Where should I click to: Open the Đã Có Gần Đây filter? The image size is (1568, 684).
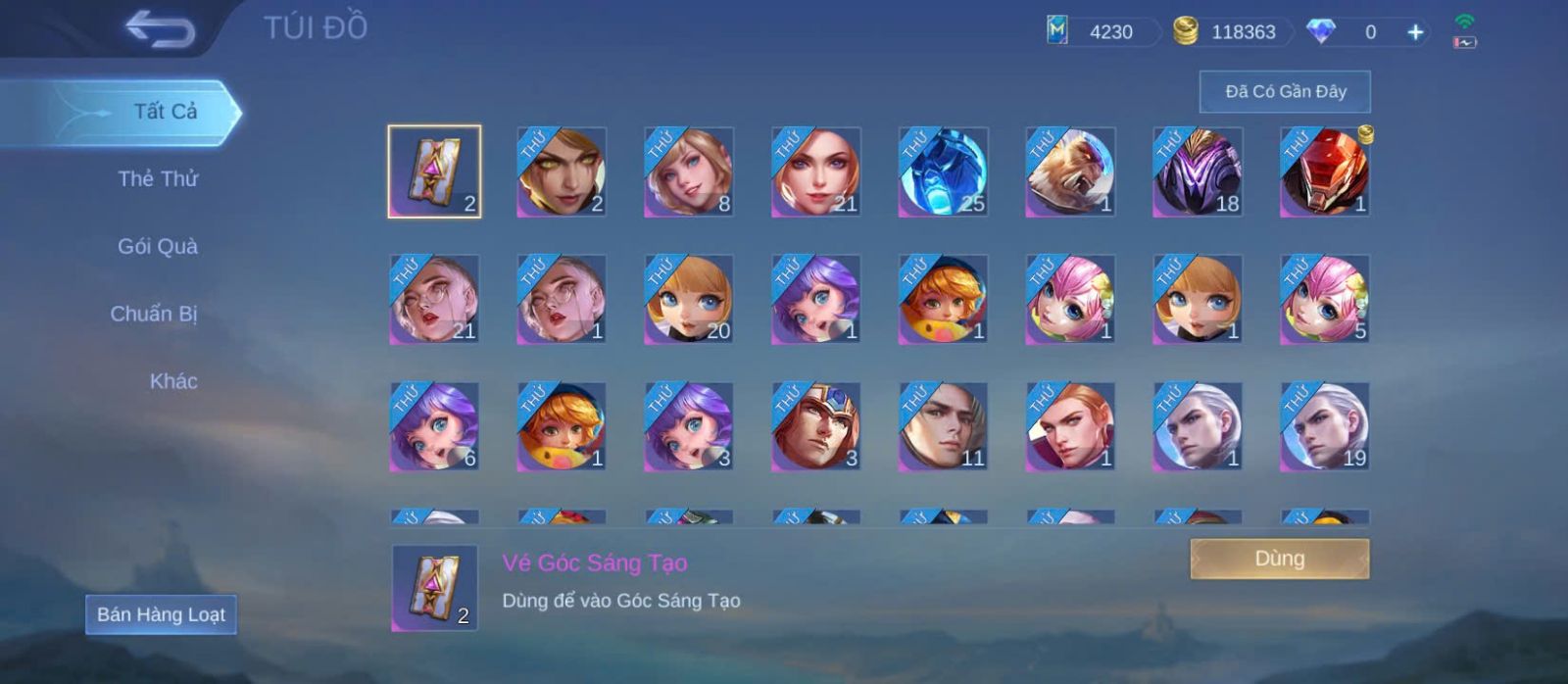click(x=1285, y=92)
